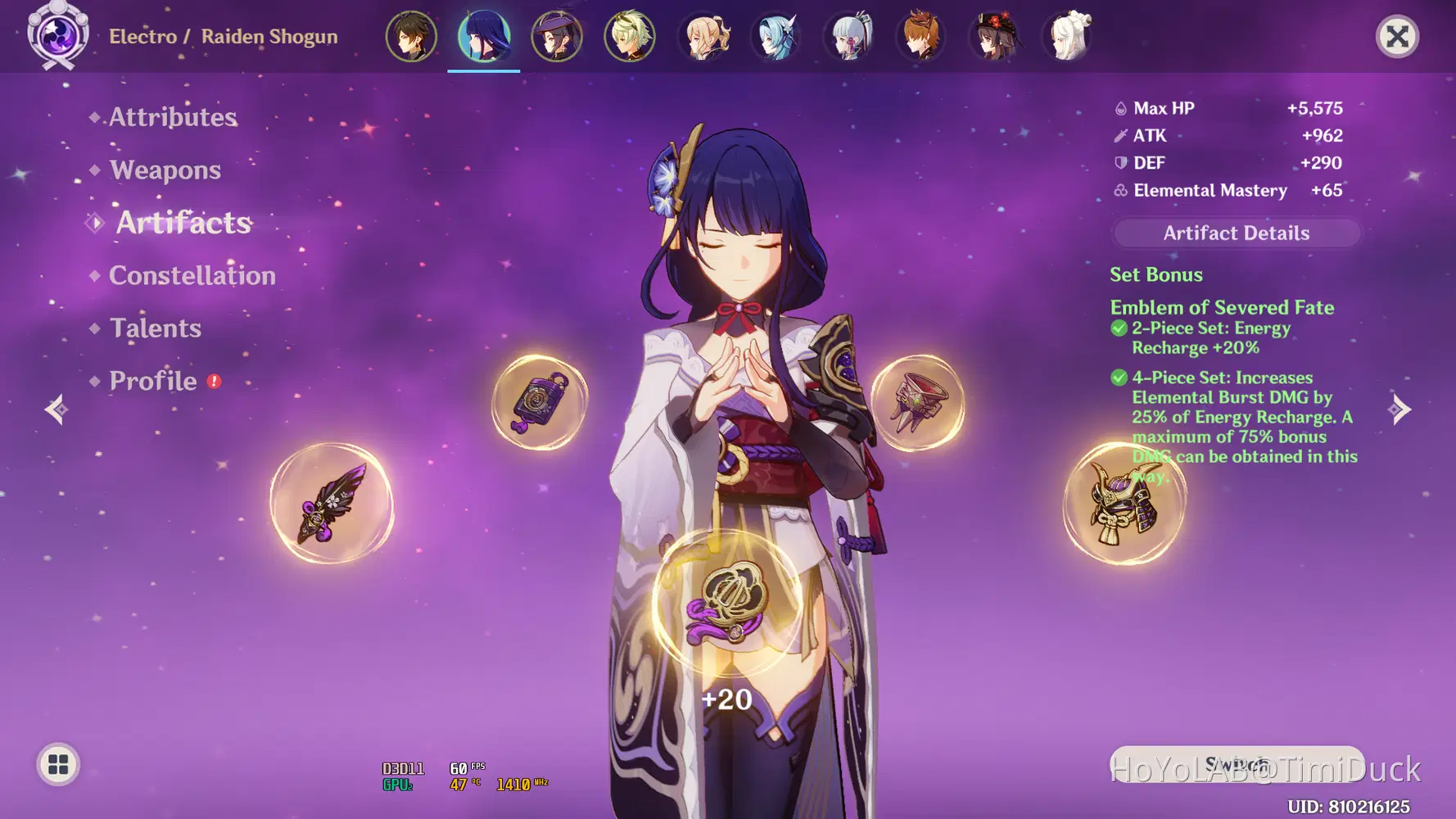
Task: Open the four-square grid button
Action: pyautogui.click(x=58, y=764)
